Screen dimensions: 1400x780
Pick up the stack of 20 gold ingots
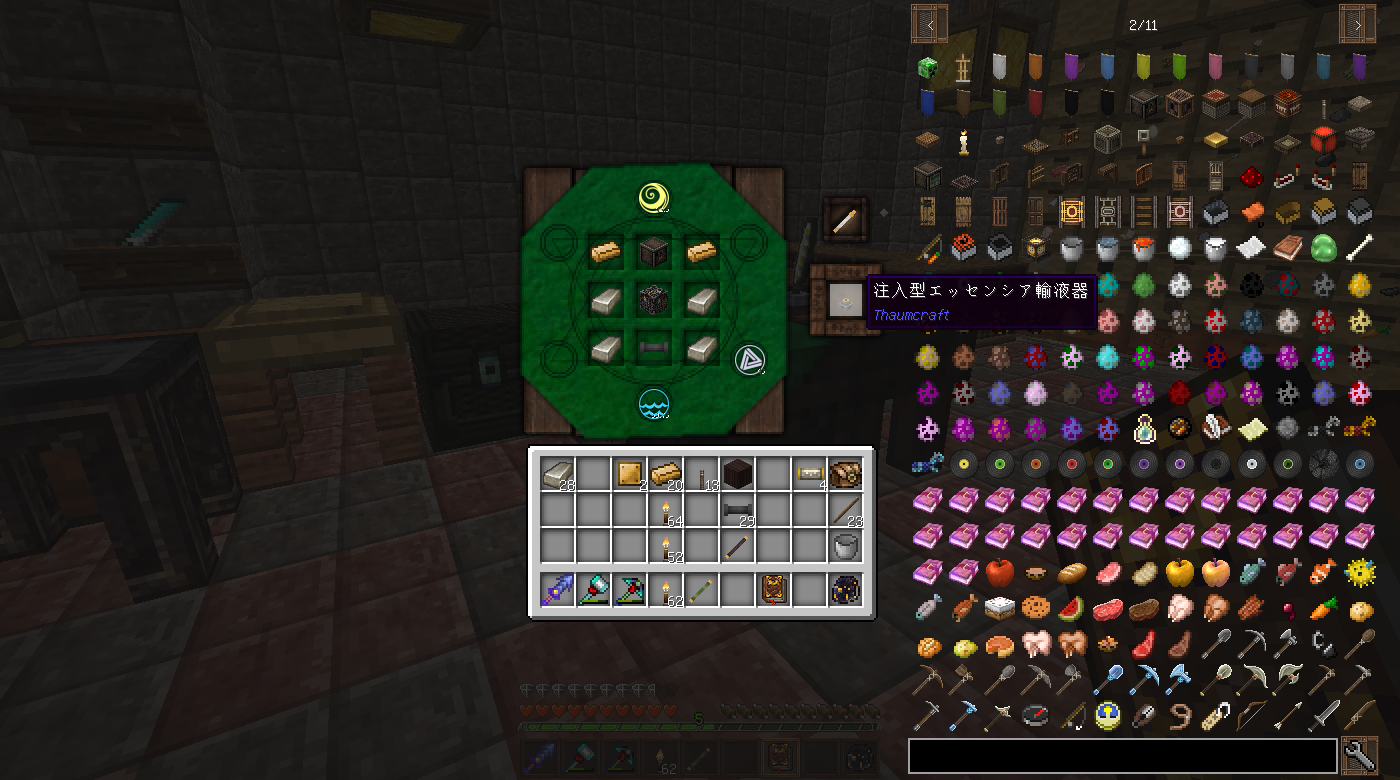665,473
